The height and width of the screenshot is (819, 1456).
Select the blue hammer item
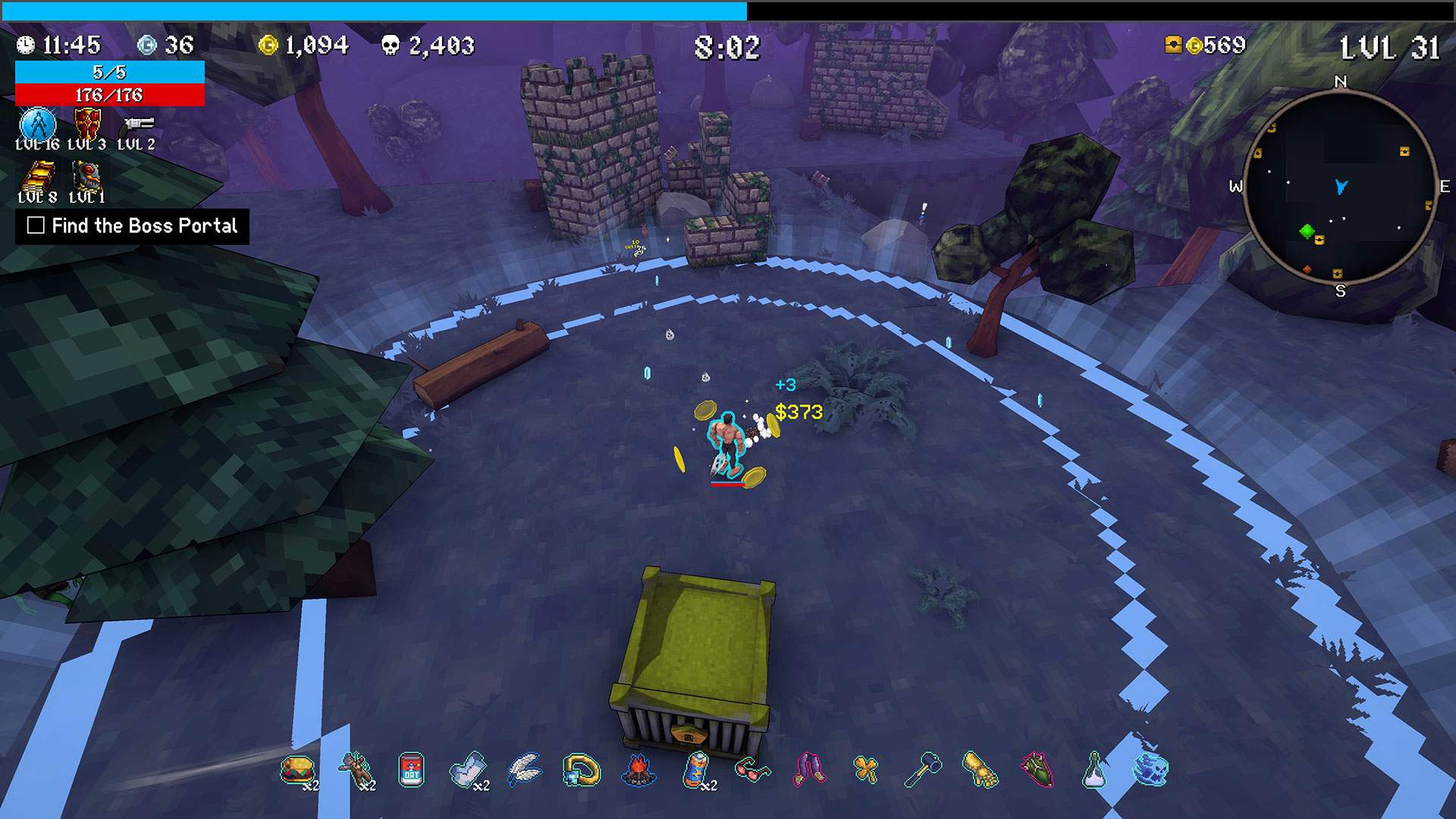923,770
